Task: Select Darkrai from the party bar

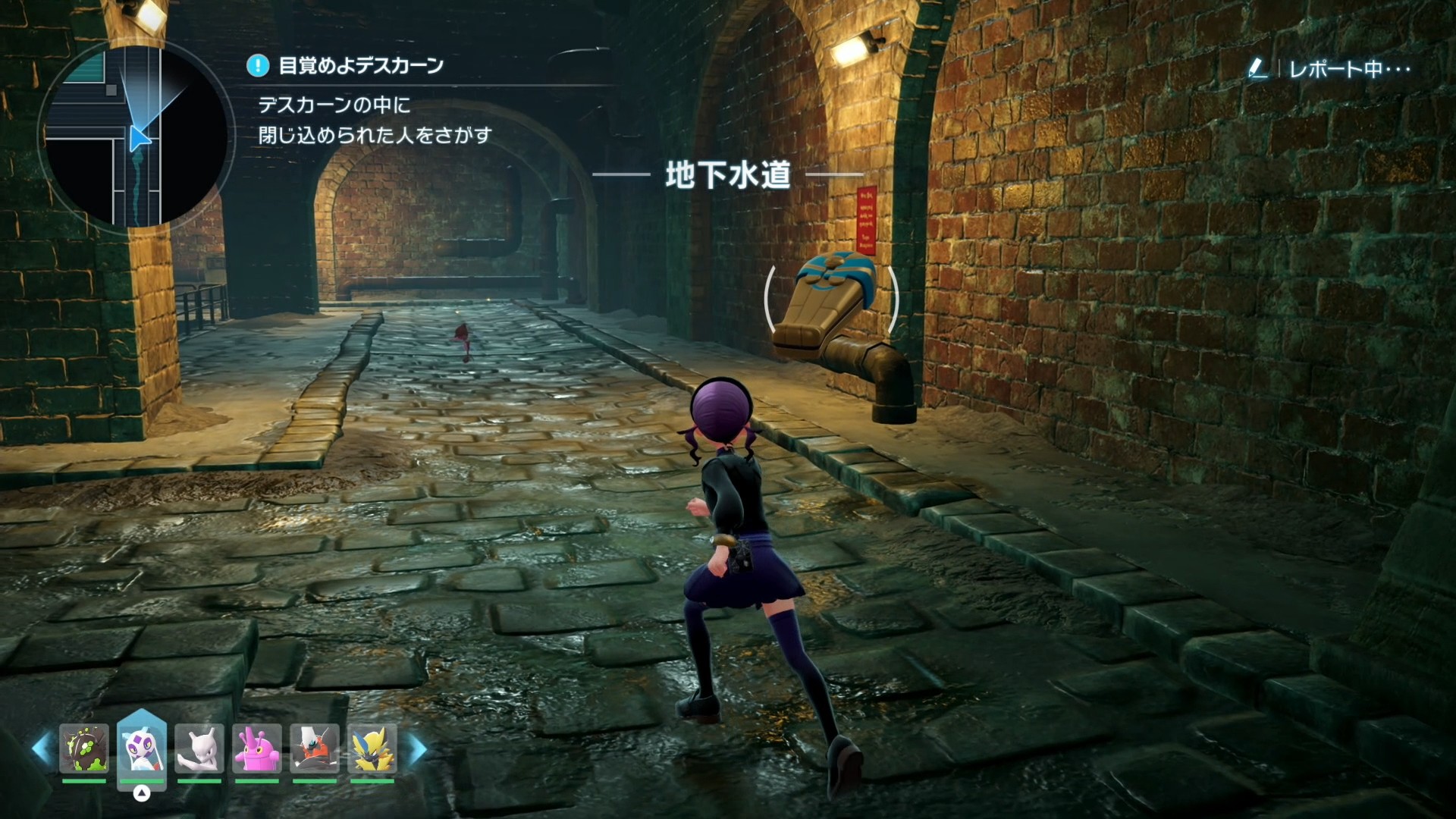Action: [314, 749]
